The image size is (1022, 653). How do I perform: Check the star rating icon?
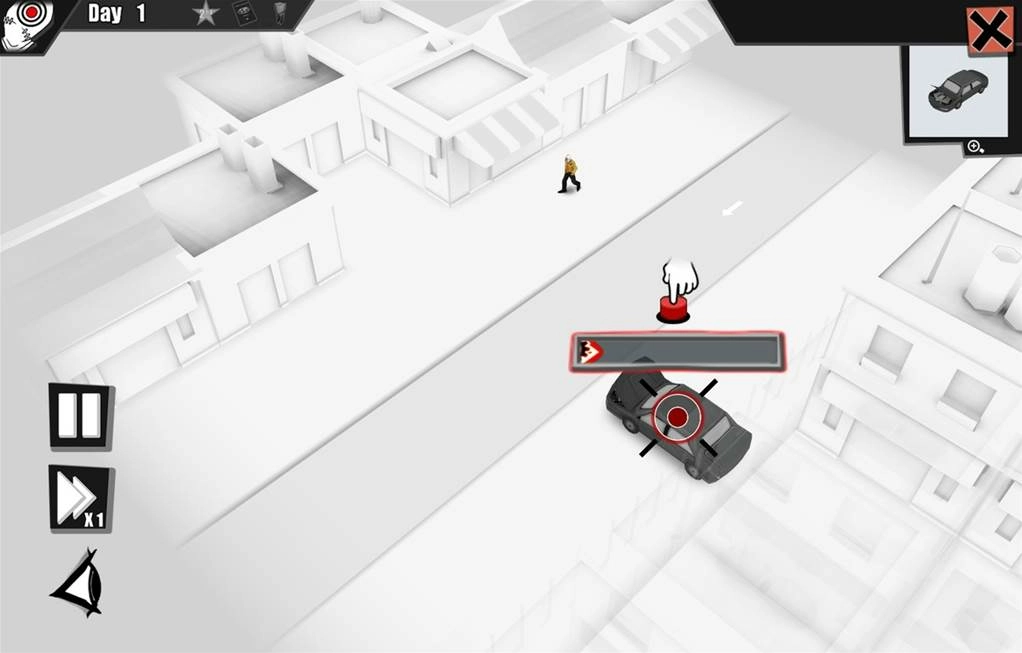click(206, 14)
